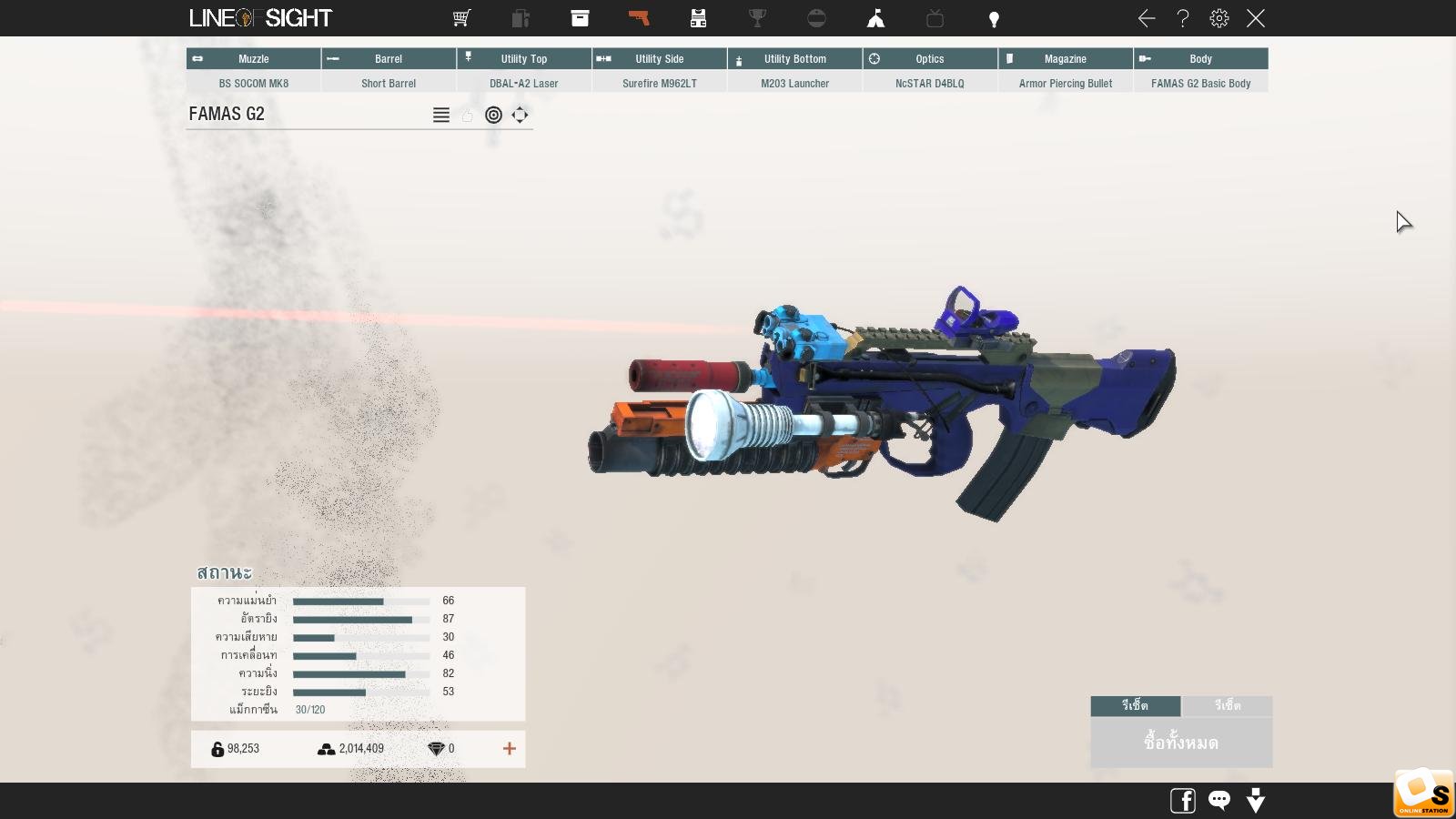Click the target circle icon near FAMAS G2
1456x819 pixels.
(x=493, y=115)
